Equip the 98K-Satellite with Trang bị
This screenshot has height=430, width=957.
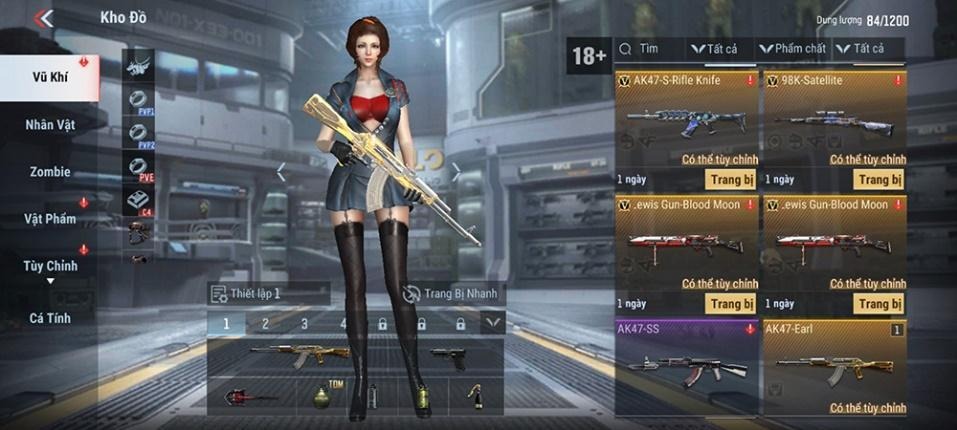pos(879,180)
